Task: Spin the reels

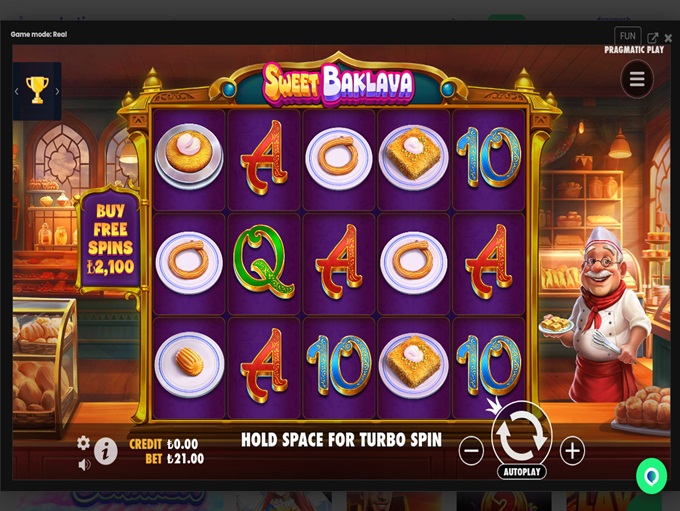Action: (521, 434)
